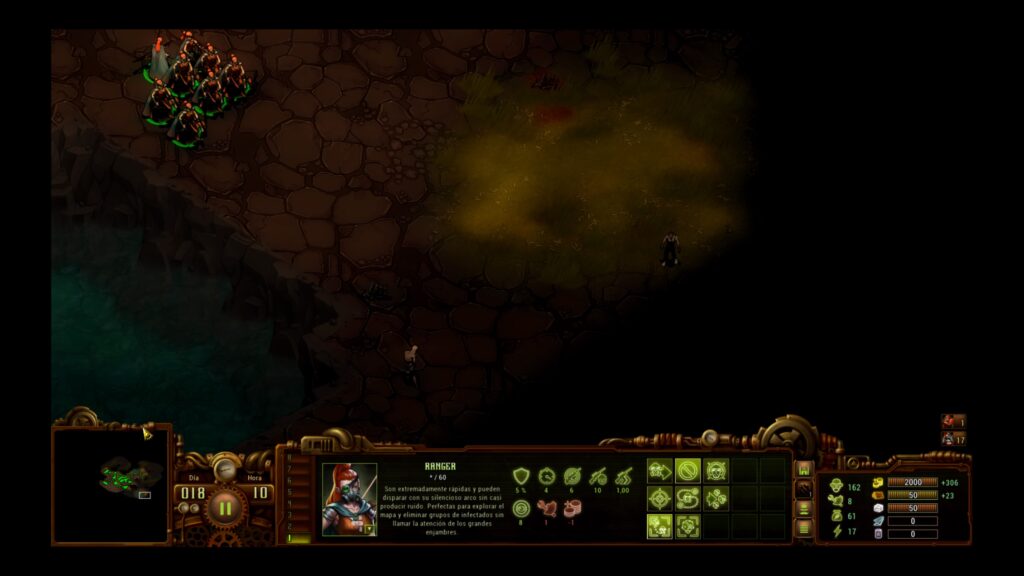
Task: Select the crosshair target command icon
Action: (659, 498)
